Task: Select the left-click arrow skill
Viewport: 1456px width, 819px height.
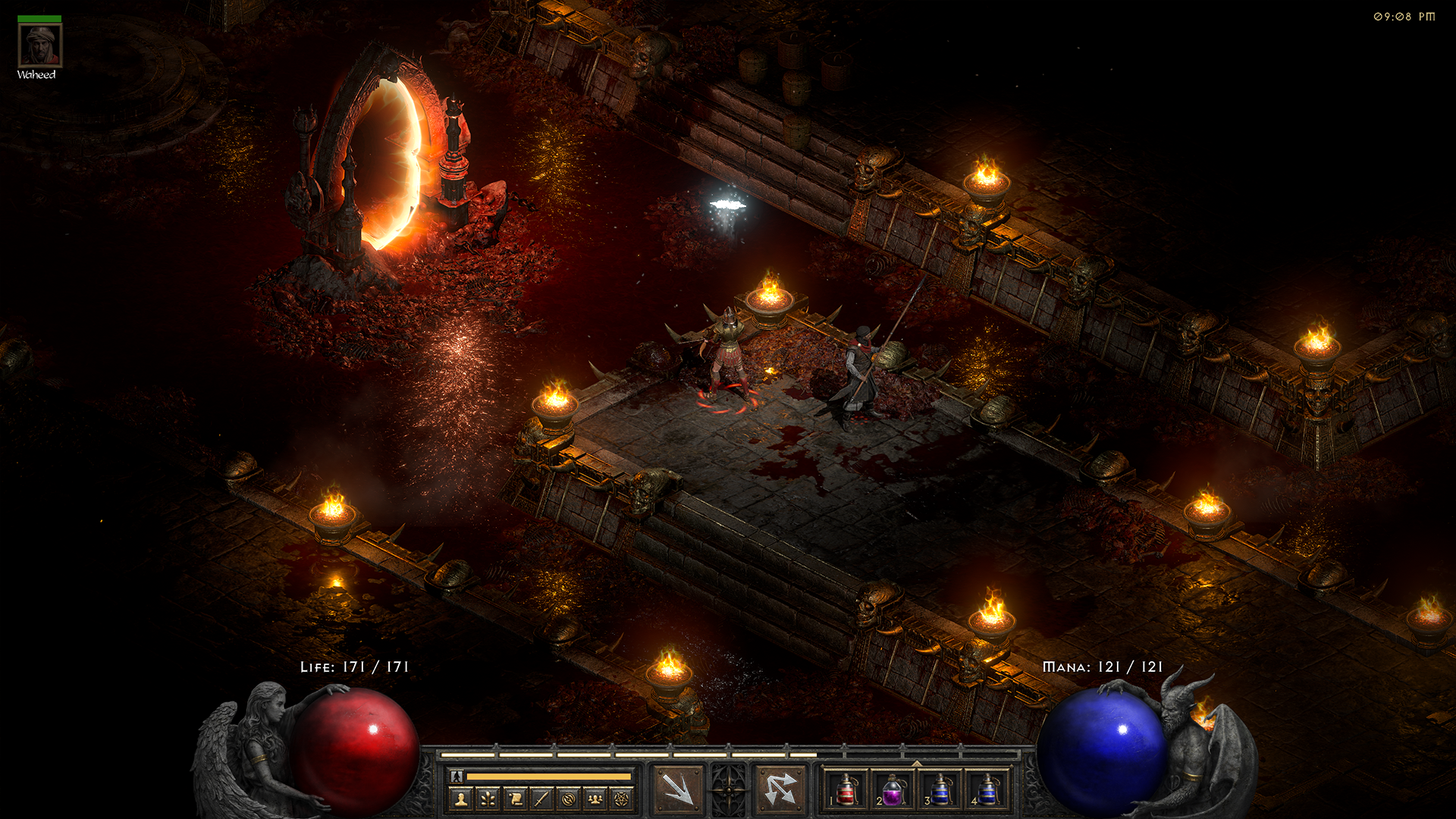Action: 678,789
